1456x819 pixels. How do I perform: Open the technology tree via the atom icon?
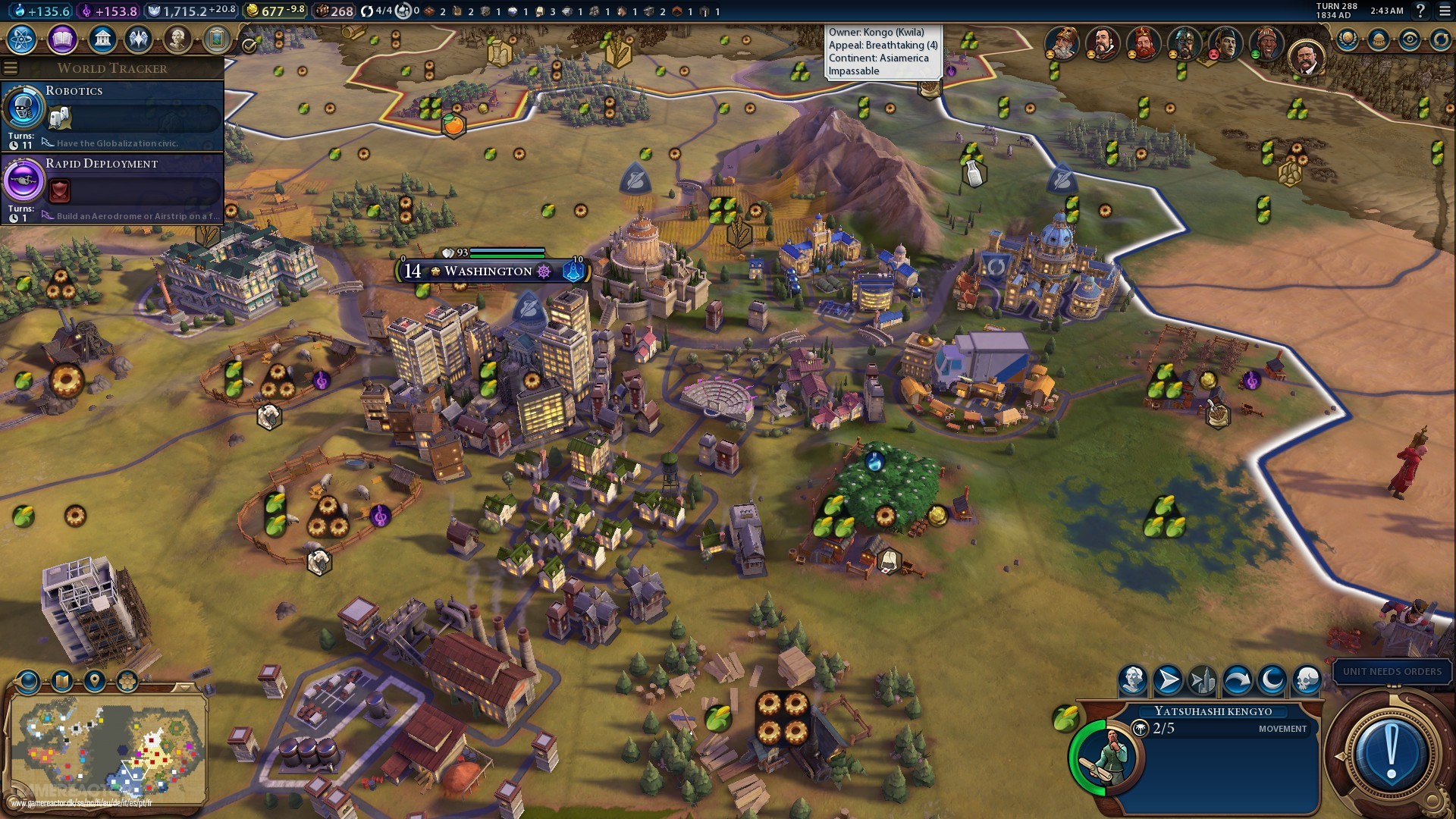pyautogui.click(x=22, y=40)
